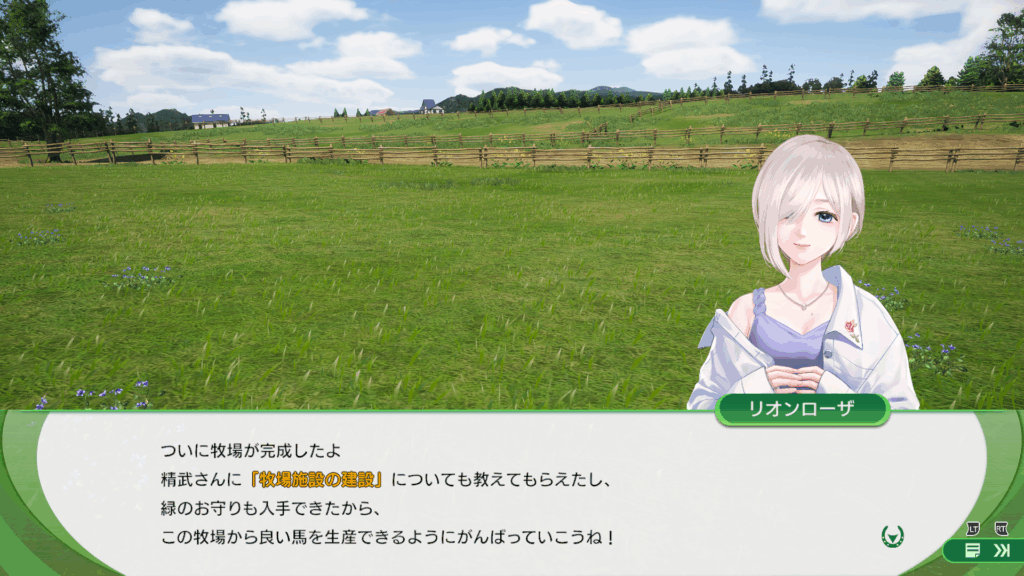This screenshot has height=576, width=1024.
Task: Skip the dialogue with fast-forward arrows
Action: (x=1000, y=551)
